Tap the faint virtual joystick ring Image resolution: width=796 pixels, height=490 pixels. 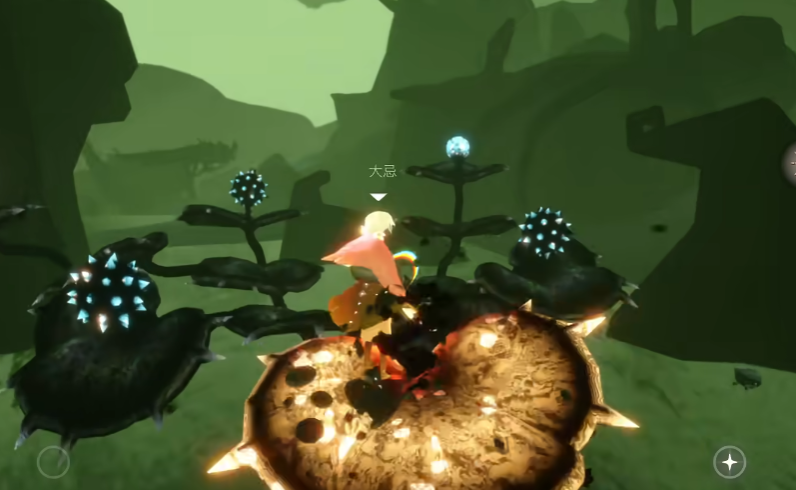tap(53, 461)
